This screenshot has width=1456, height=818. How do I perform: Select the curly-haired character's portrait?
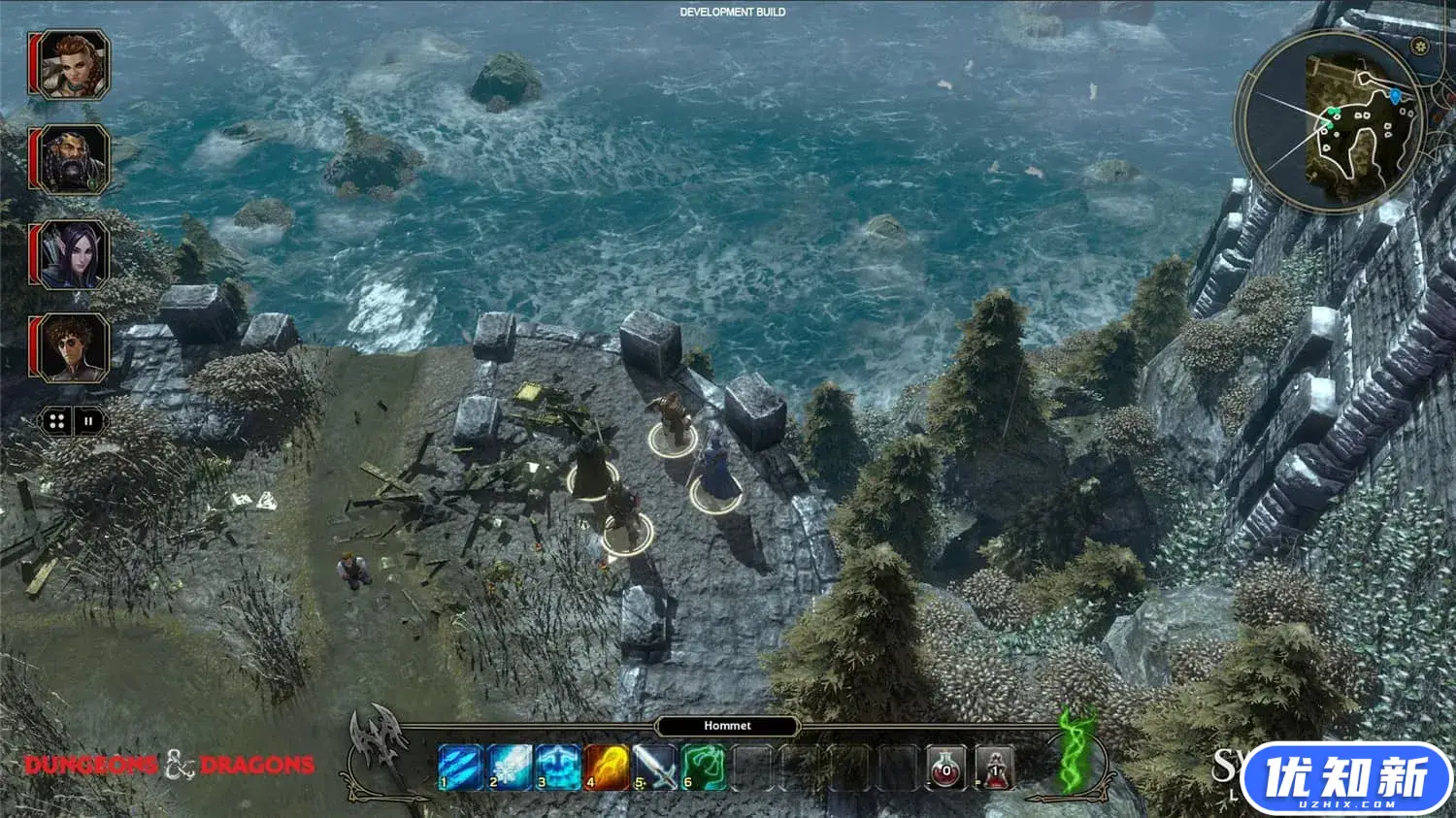[x=69, y=347]
